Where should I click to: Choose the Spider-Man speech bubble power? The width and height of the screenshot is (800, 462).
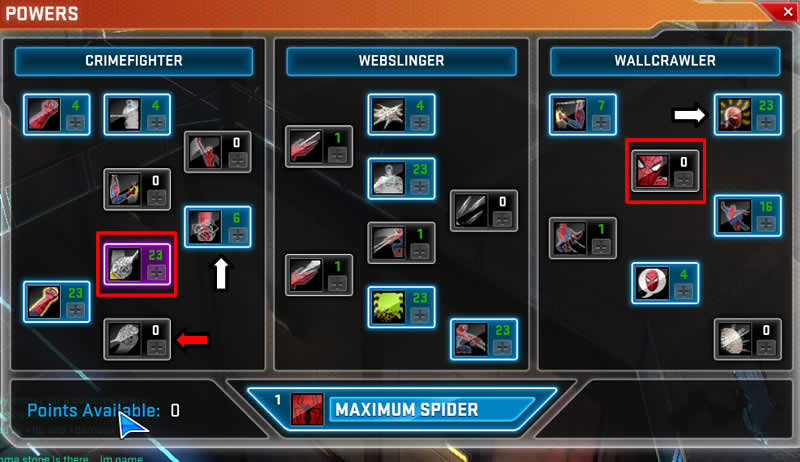(649, 283)
